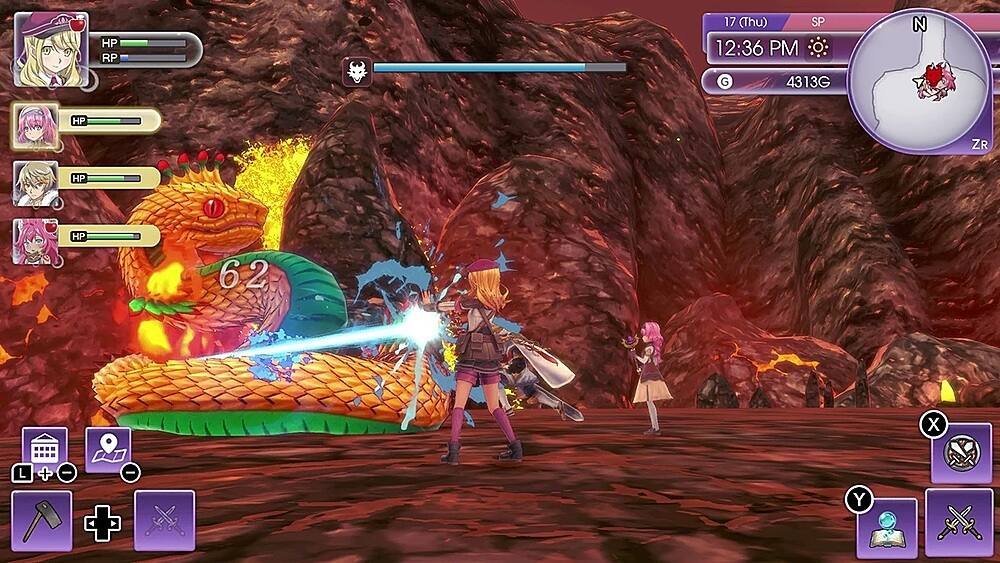Viewport: 1000px width, 563px height.
Task: Use the spellbook with blue orb
Action: 887,526
